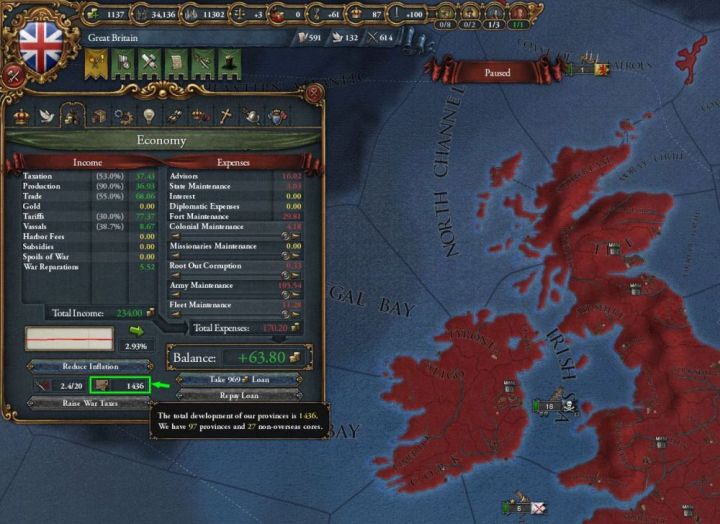720x524 pixels.
Task: Click the Repay Loan button
Action: (239, 395)
